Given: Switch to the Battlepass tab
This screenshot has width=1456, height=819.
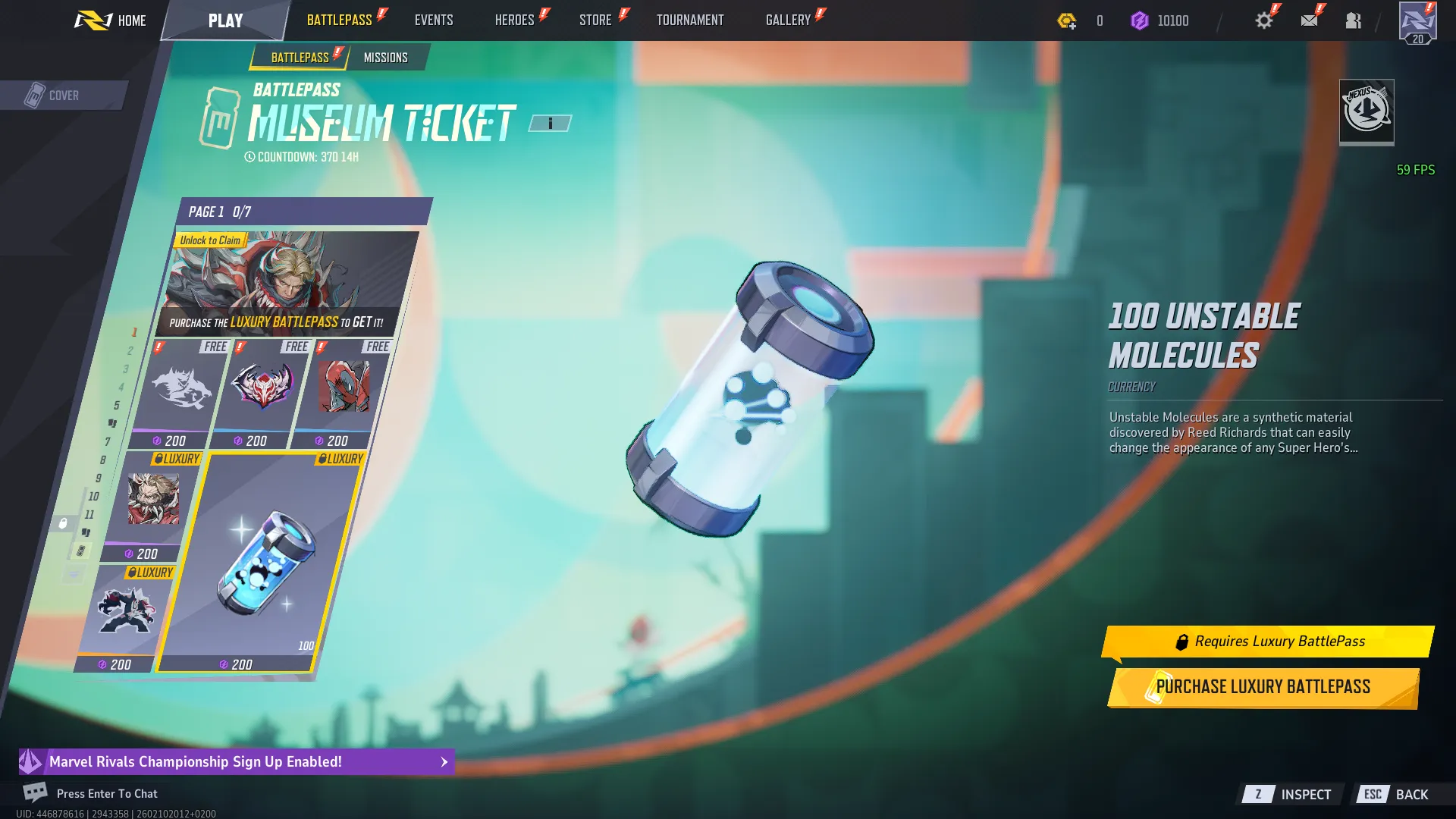Looking at the screenshot, I should 298,57.
